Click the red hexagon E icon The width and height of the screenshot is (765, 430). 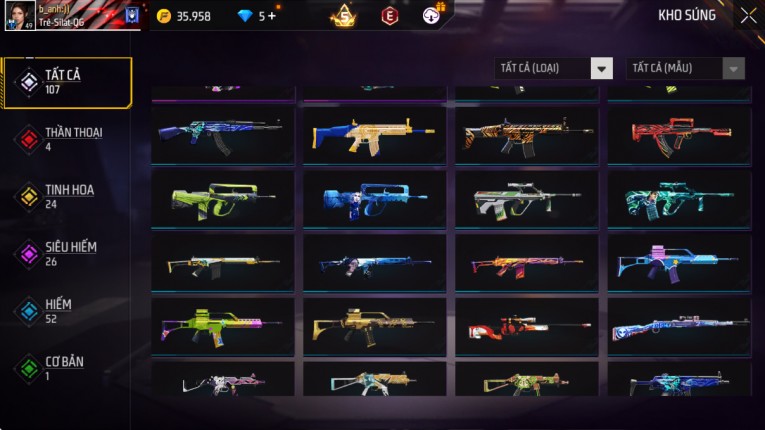(x=390, y=16)
